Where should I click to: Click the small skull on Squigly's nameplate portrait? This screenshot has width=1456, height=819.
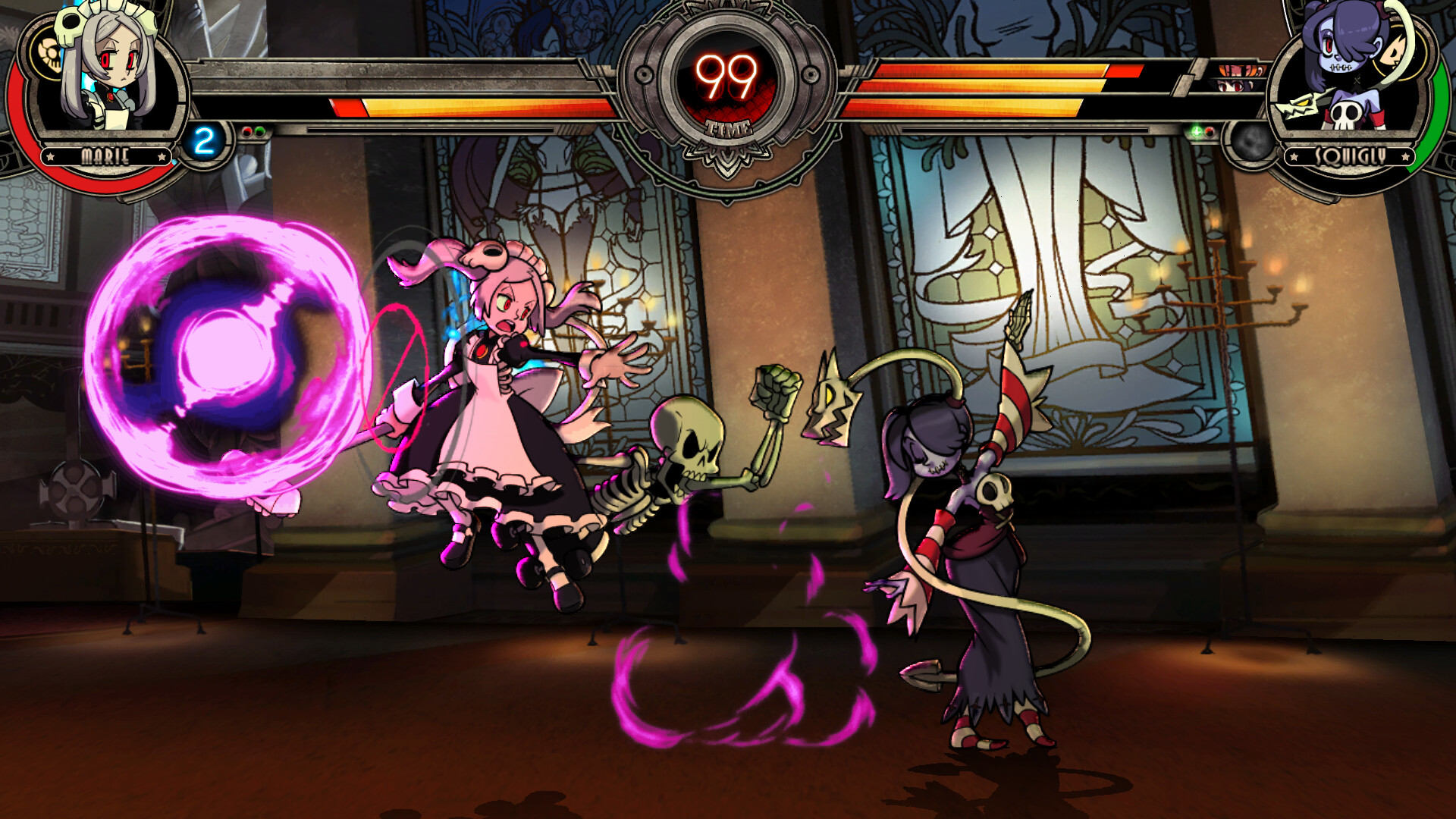(1345, 114)
